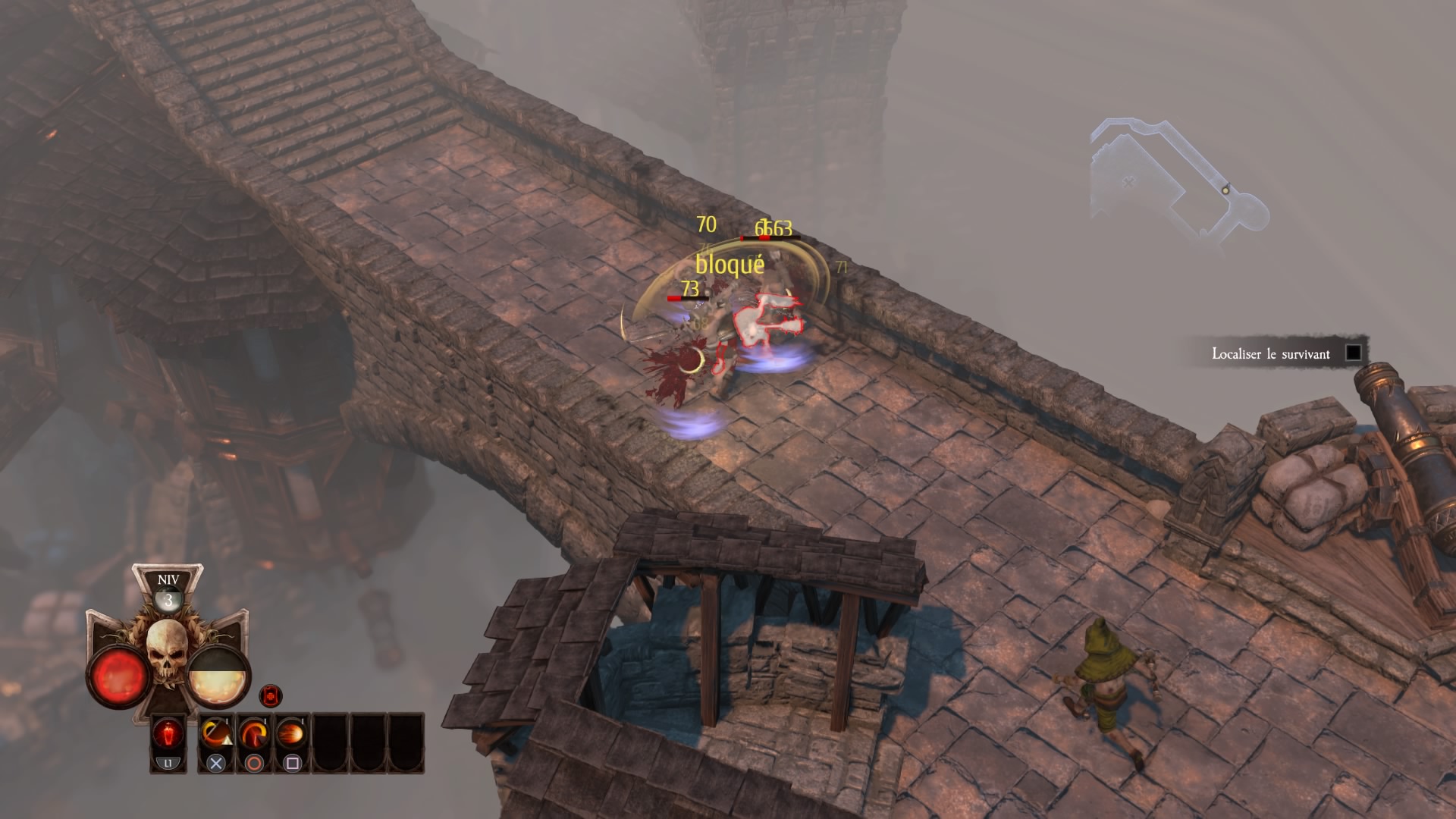Viewport: 1456px width, 819px height.
Task: Activate the yellow sword-slash ability
Action: (x=216, y=735)
